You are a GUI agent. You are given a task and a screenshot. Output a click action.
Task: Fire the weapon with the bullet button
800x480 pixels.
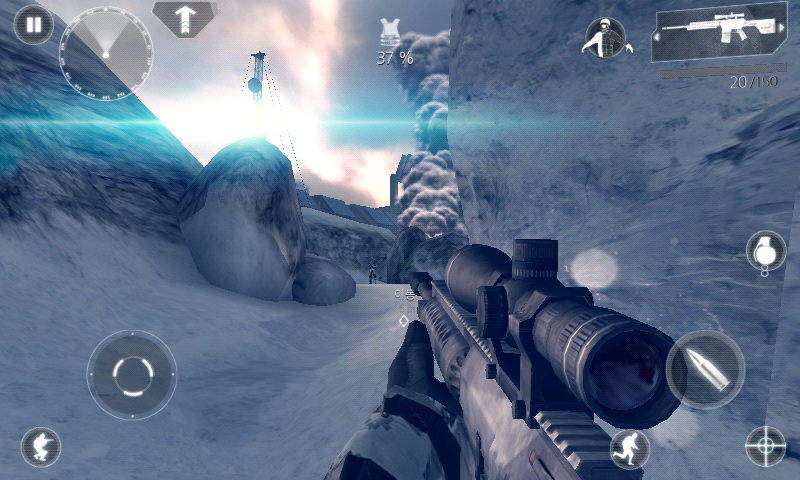click(x=705, y=370)
